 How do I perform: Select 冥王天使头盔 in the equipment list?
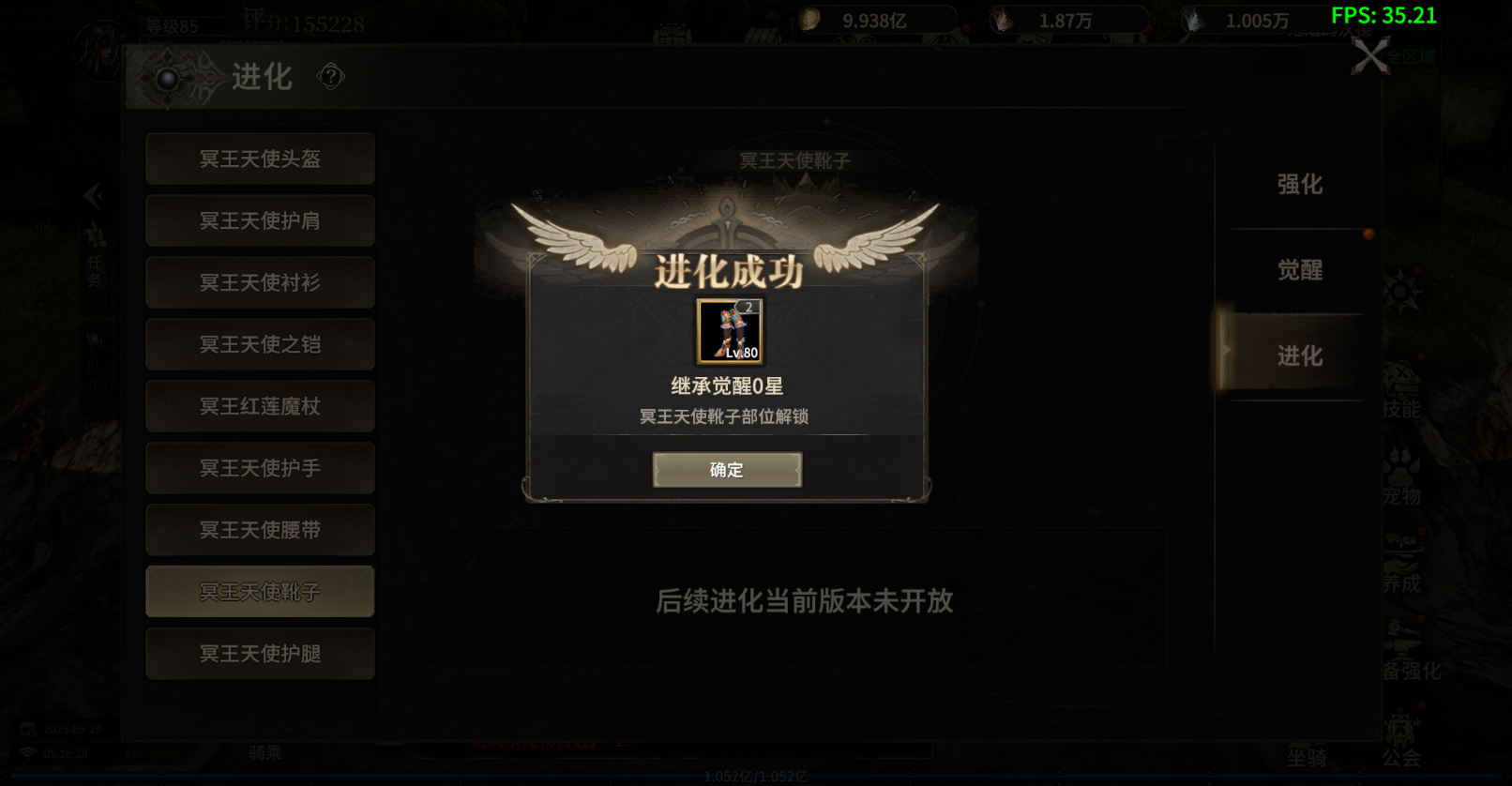260,159
